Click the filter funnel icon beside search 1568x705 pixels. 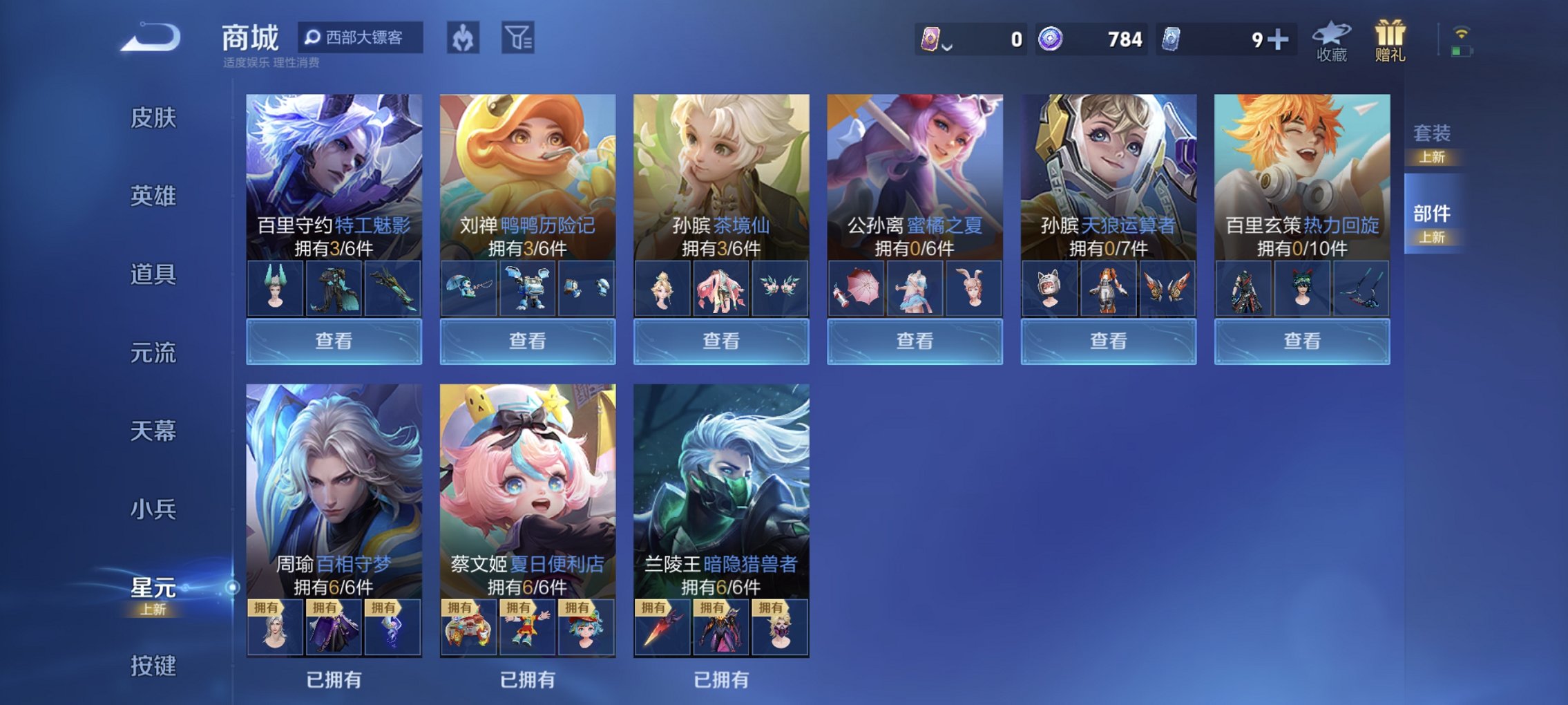(x=517, y=39)
